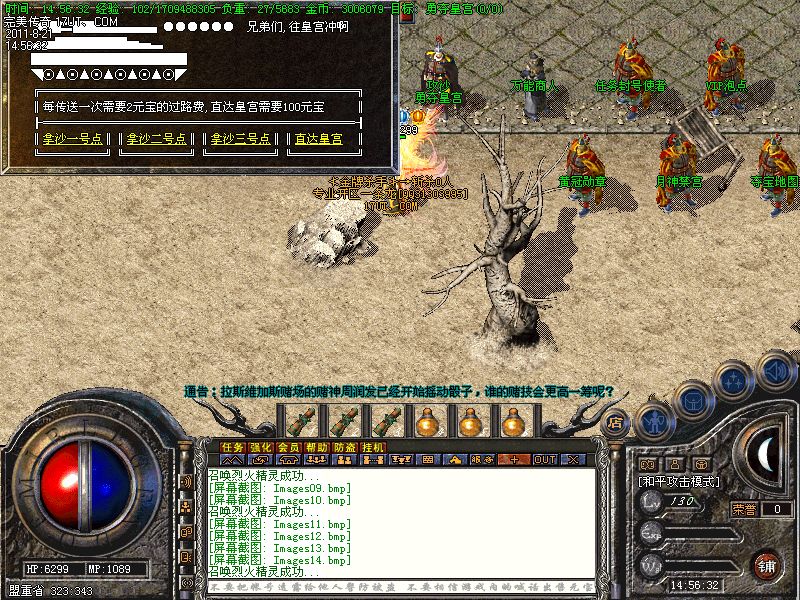Screen dimensions: 800x600
Task: Open the 会员 membership tab
Action: click(289, 447)
